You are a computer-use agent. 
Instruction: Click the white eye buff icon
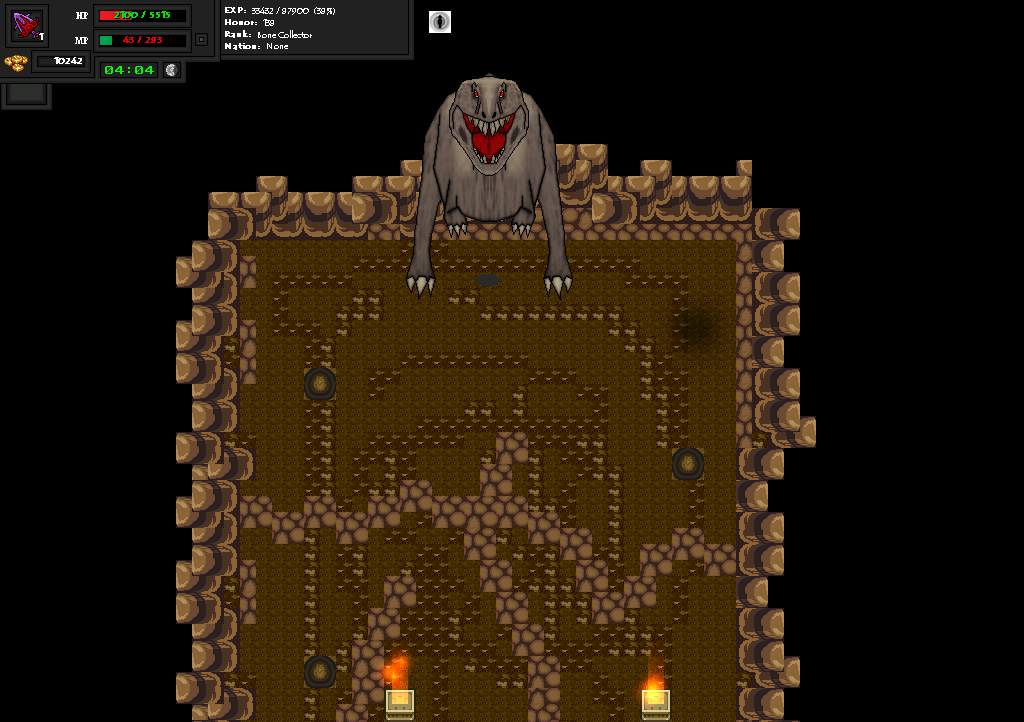pos(440,22)
